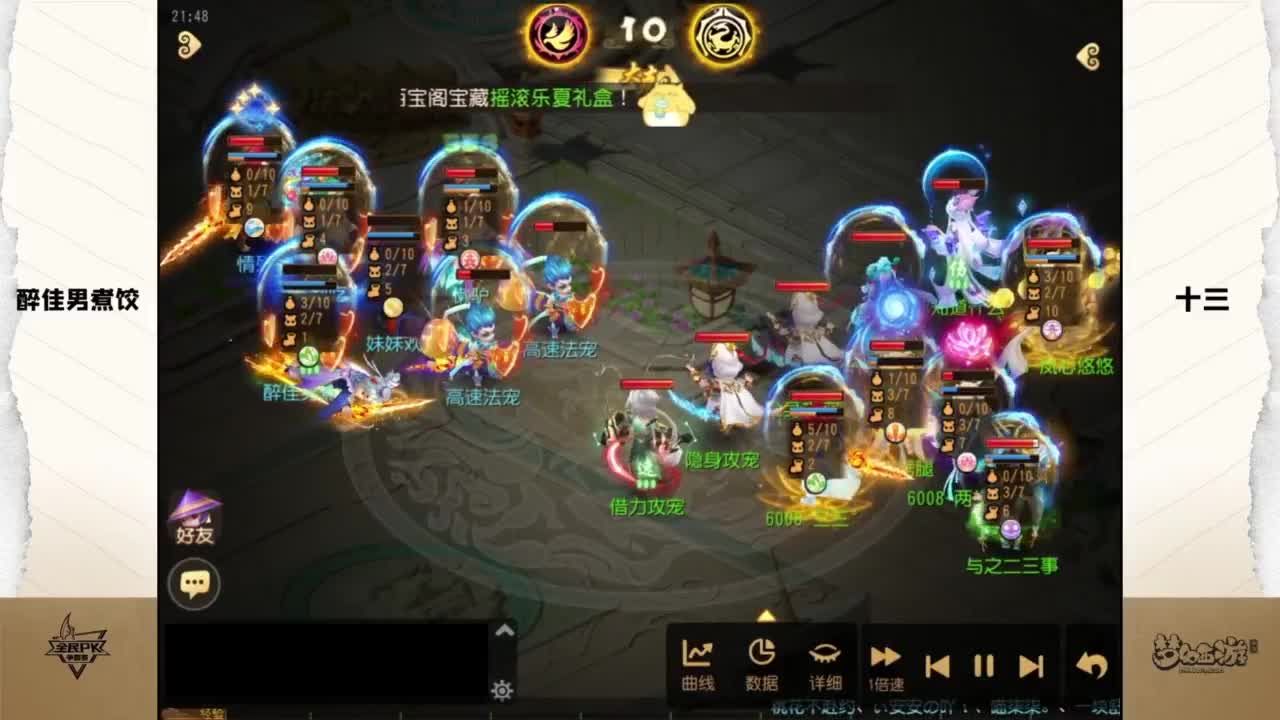Click the gold faction emblem on the right
This screenshot has height=720, width=1280.
tap(727, 32)
